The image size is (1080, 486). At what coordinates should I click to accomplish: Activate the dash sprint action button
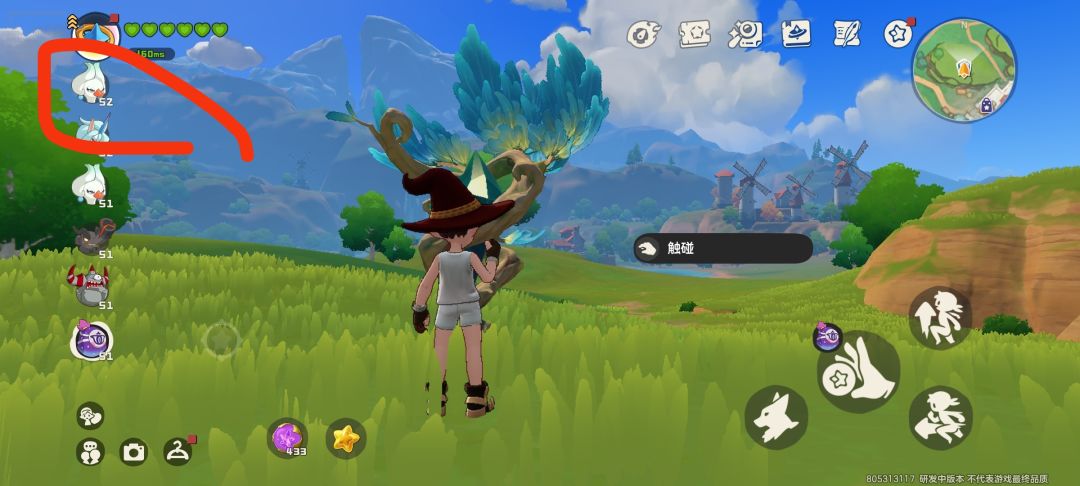tap(940, 417)
